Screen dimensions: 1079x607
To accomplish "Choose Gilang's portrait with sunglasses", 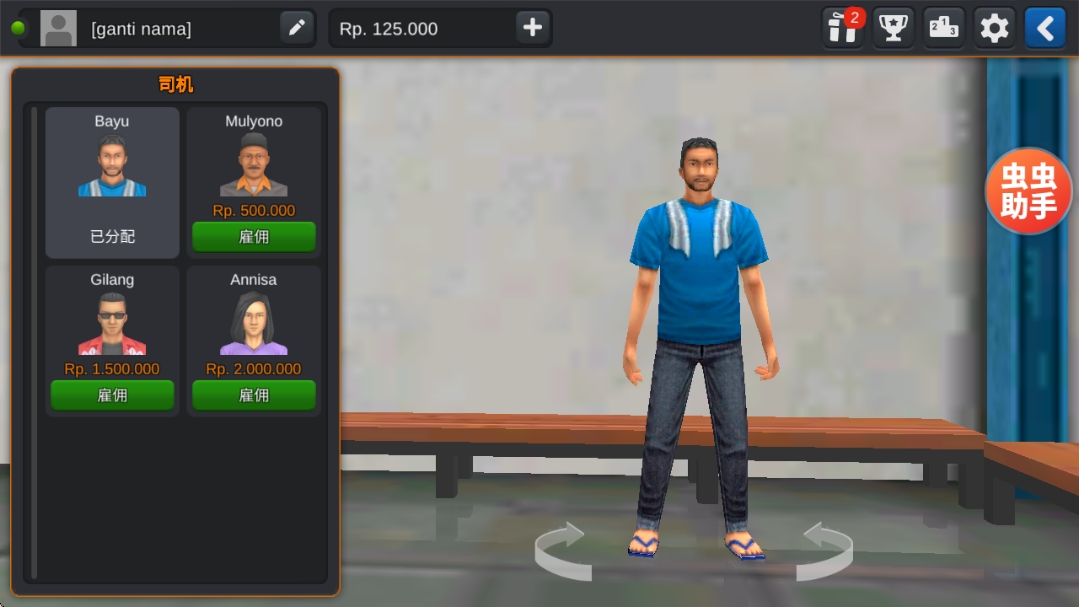I will pos(112,323).
